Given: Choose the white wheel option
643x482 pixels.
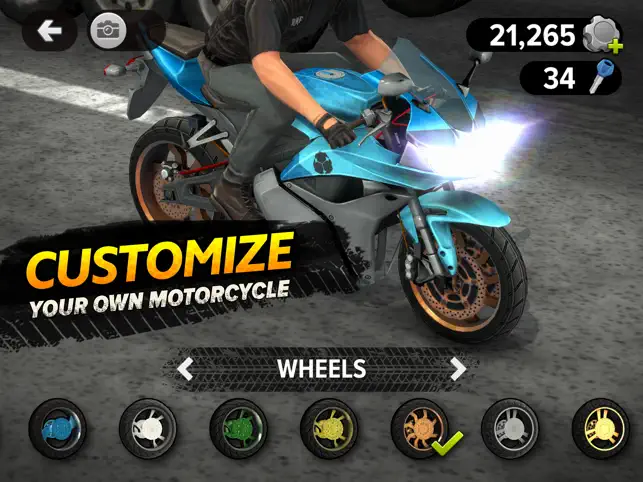Looking at the screenshot, I should click(147, 429).
